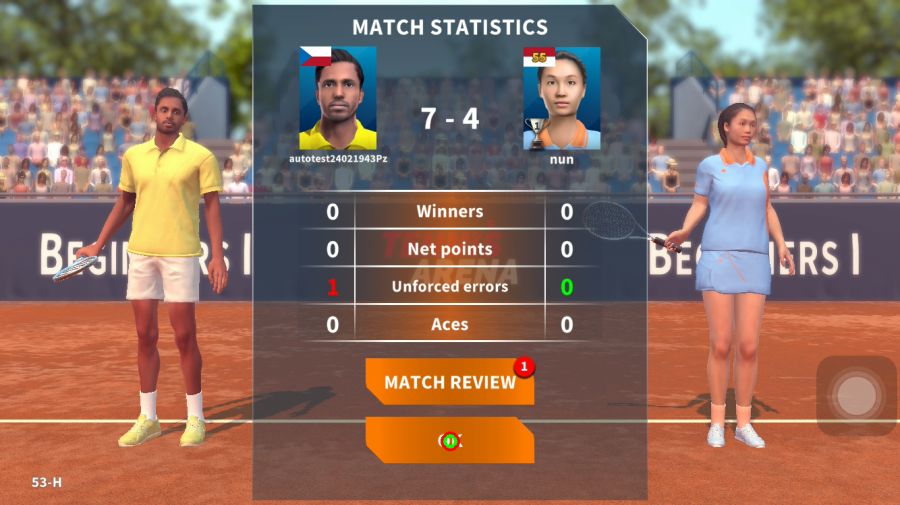This screenshot has width=900, height=505.
Task: Tap the round joystick control
Action: click(x=855, y=396)
